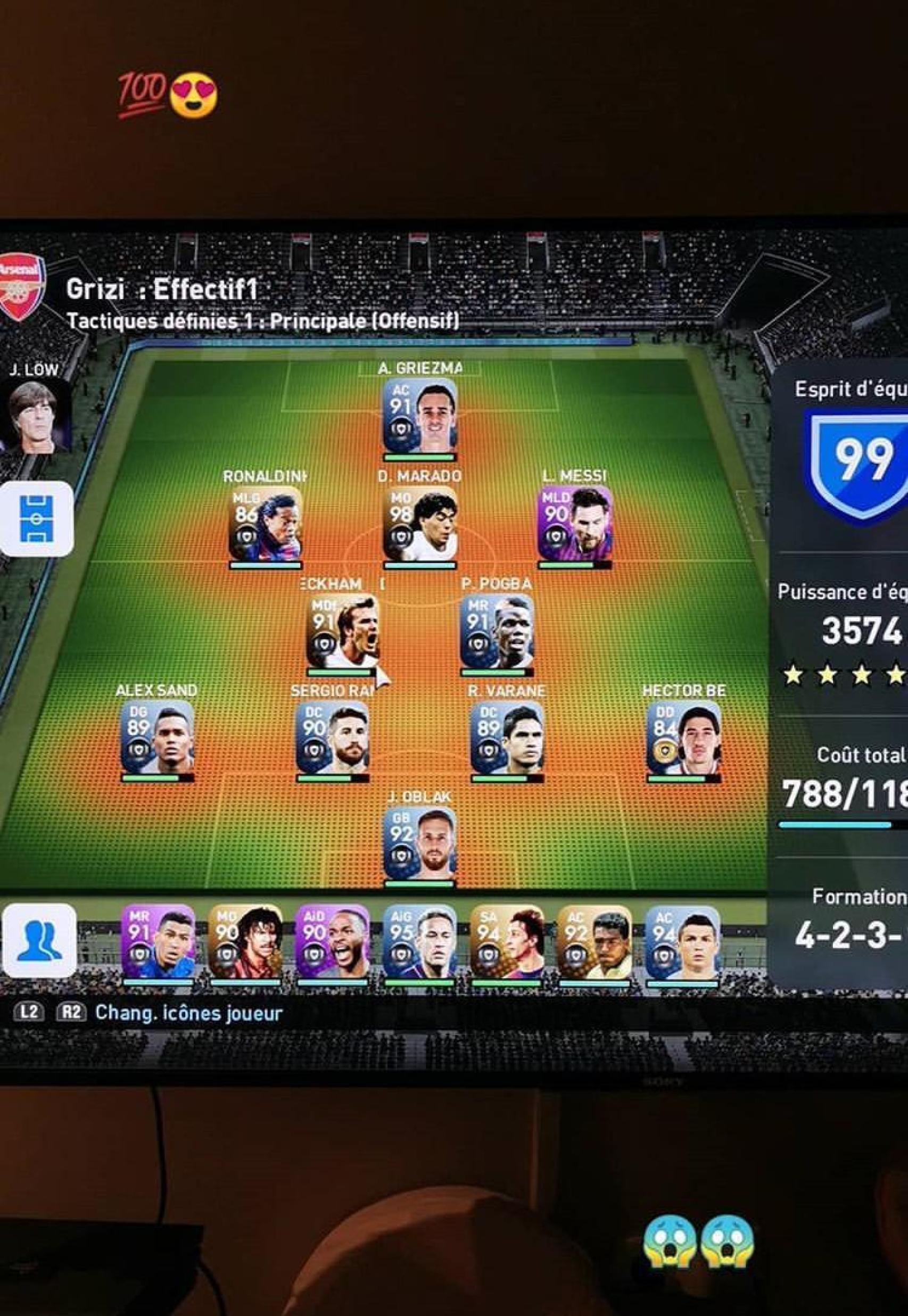Select D. Maradona's 98-rated card
Viewport: 908px width, 1316px height.
tap(421, 523)
